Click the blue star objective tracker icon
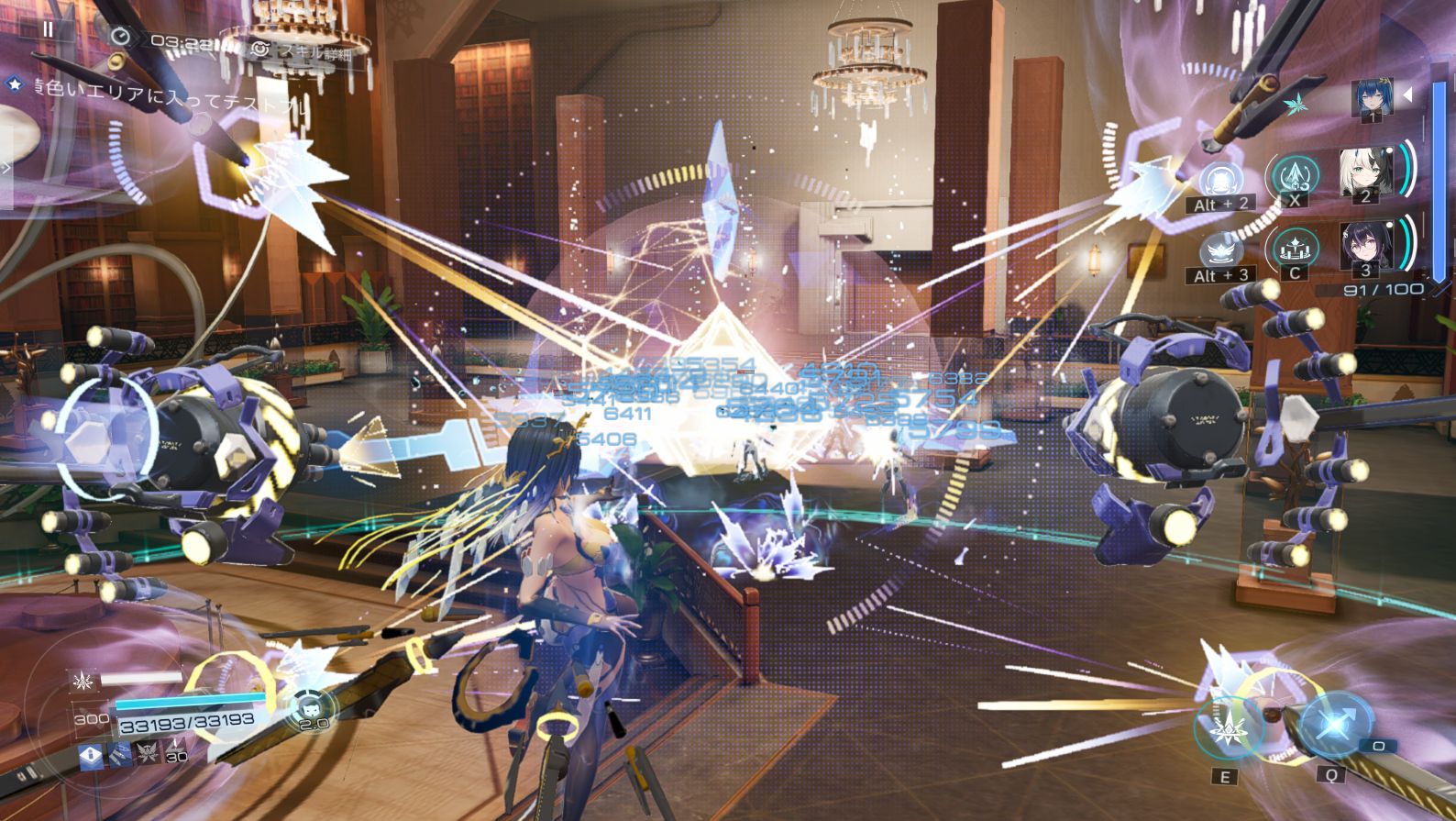Viewport: 1456px width, 821px height. coord(15,84)
